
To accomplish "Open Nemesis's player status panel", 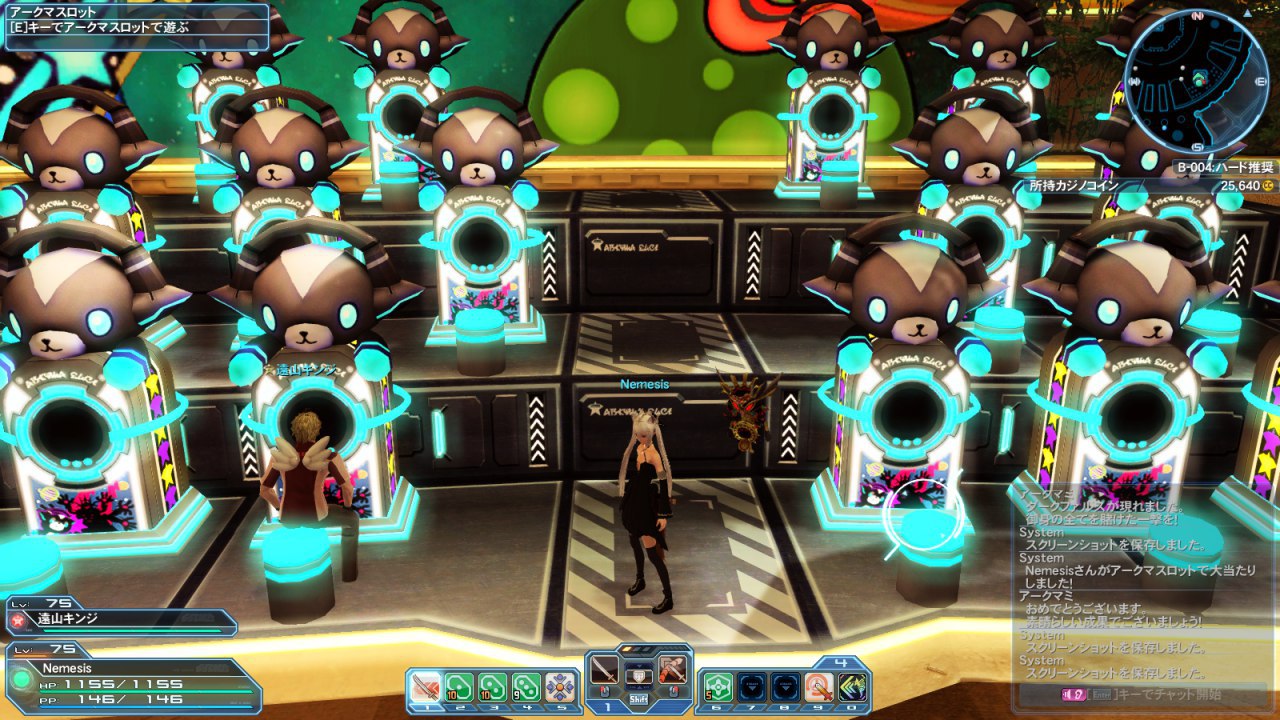I will [130, 682].
